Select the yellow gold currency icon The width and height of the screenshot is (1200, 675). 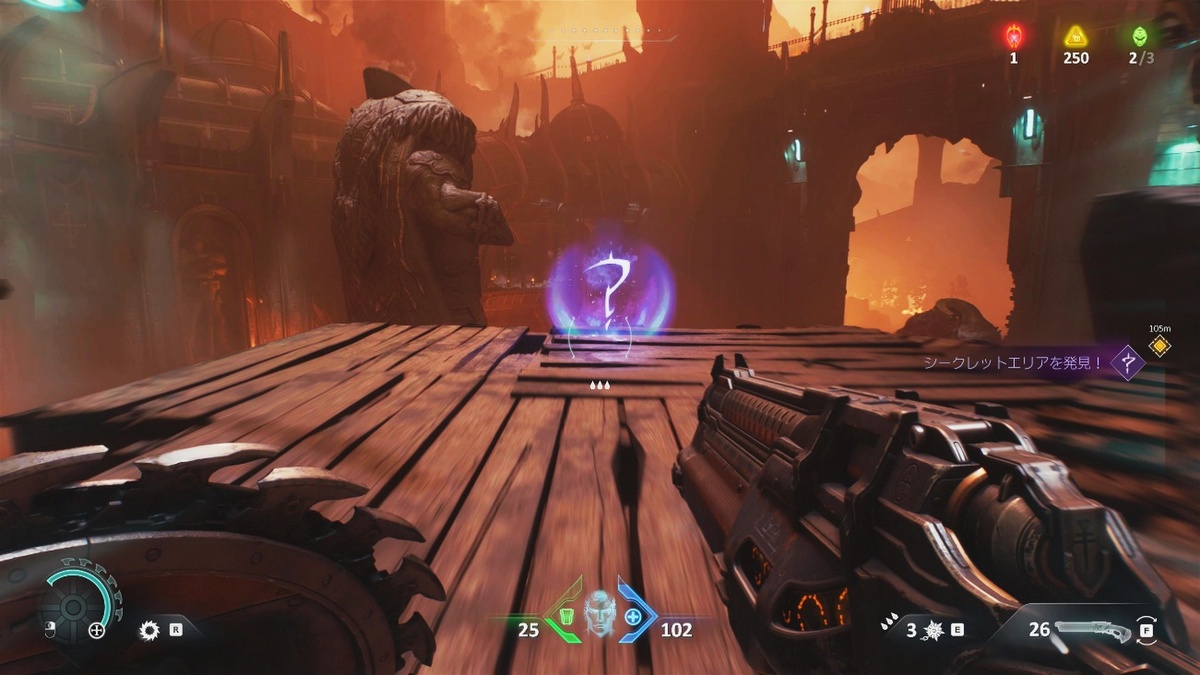tap(1076, 37)
